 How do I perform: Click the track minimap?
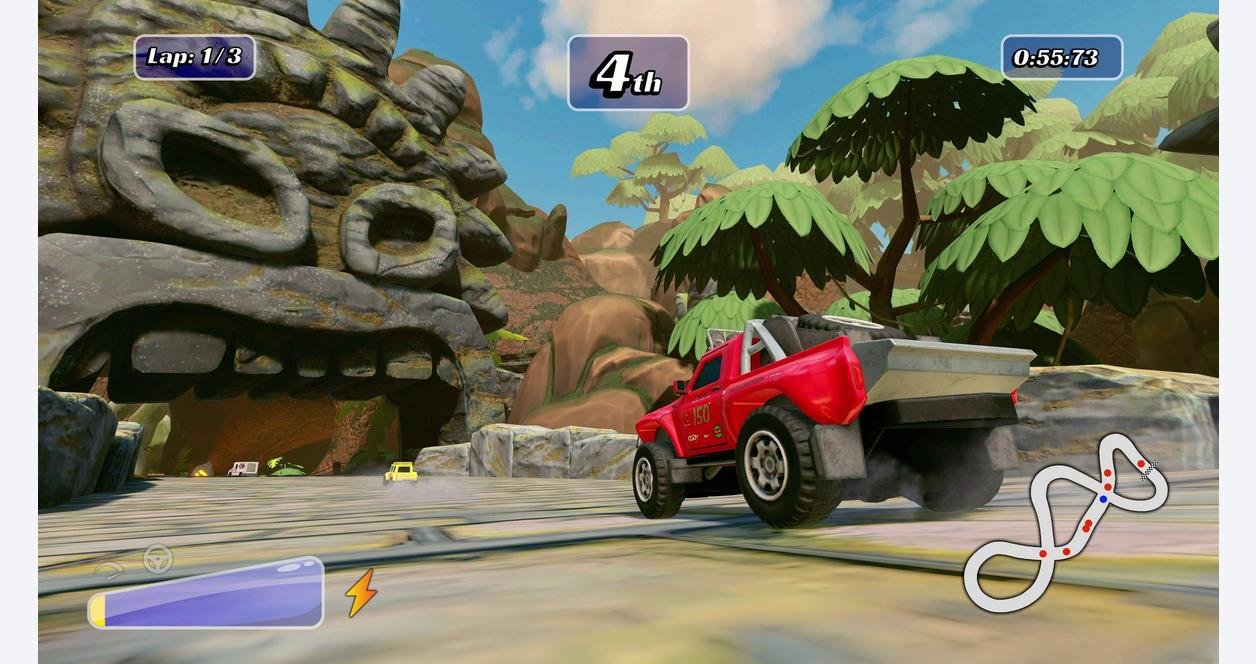(1064, 523)
